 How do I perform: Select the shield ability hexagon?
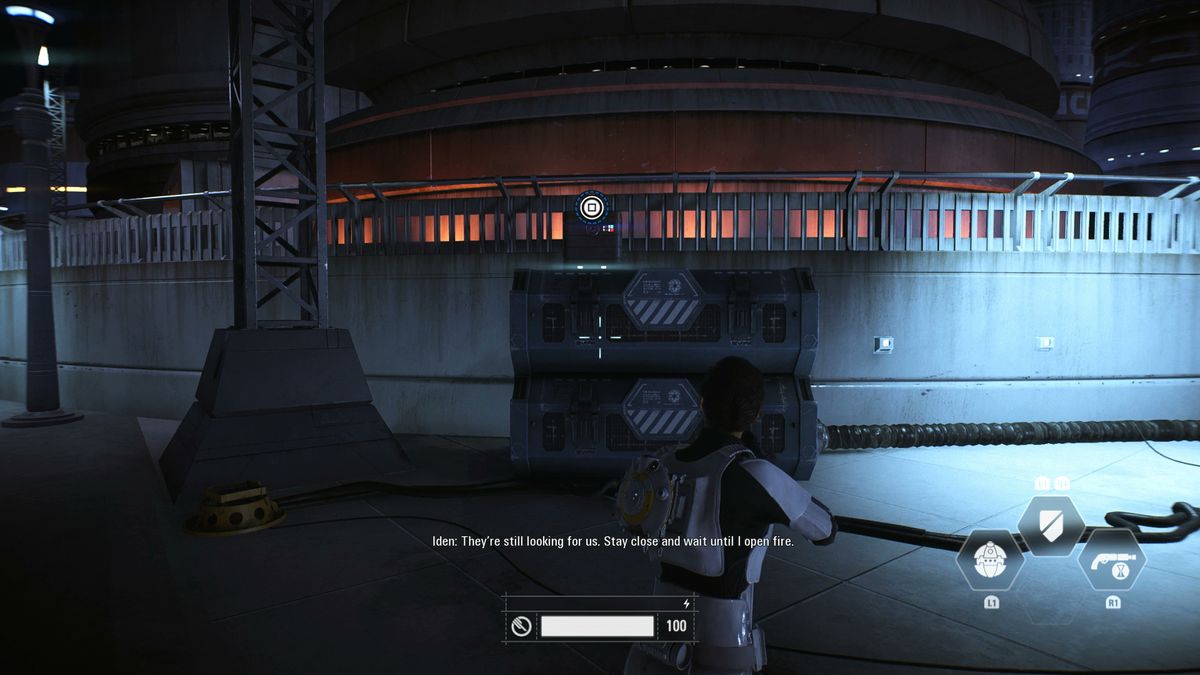1051,526
